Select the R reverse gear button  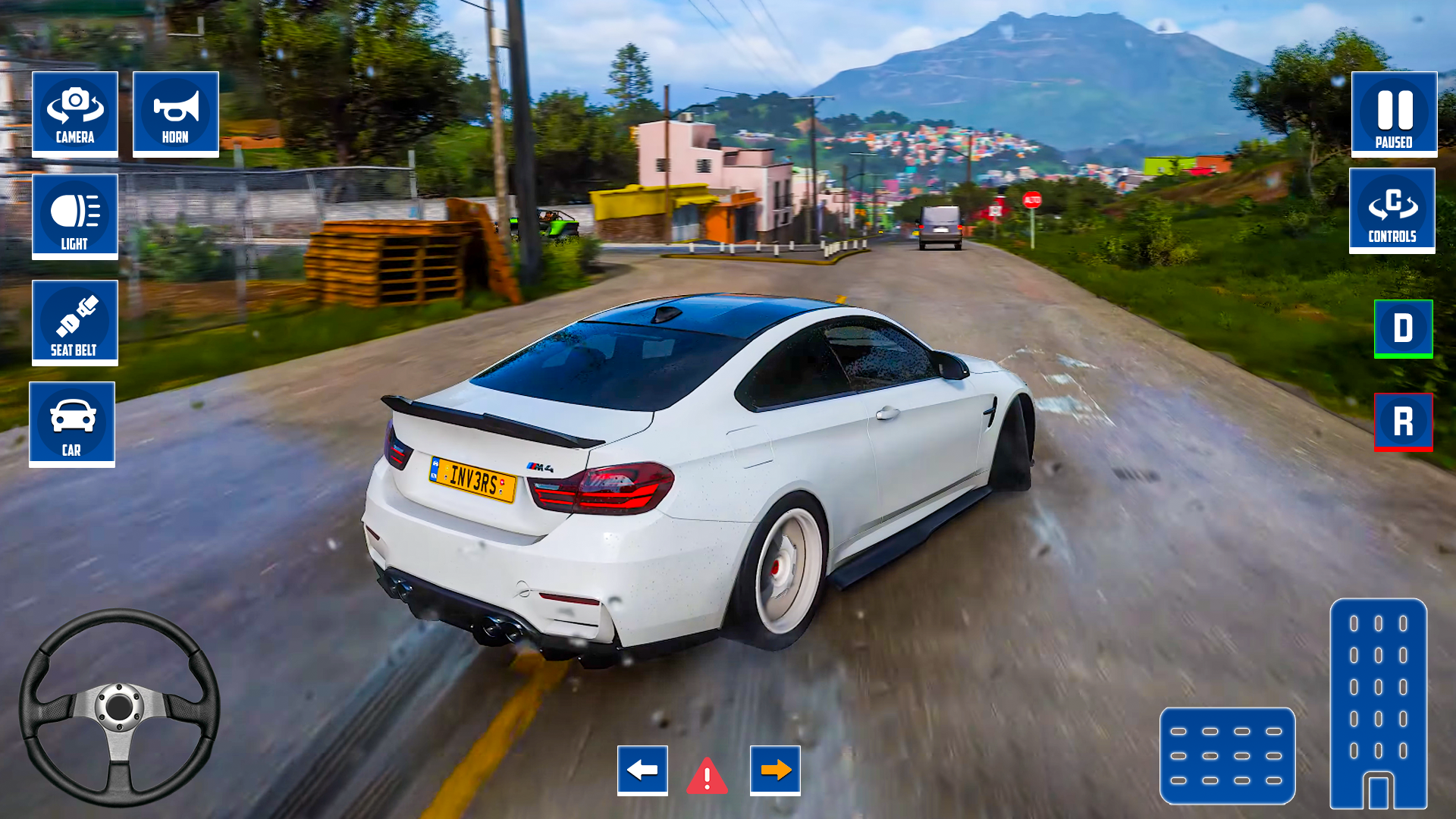(x=1403, y=422)
